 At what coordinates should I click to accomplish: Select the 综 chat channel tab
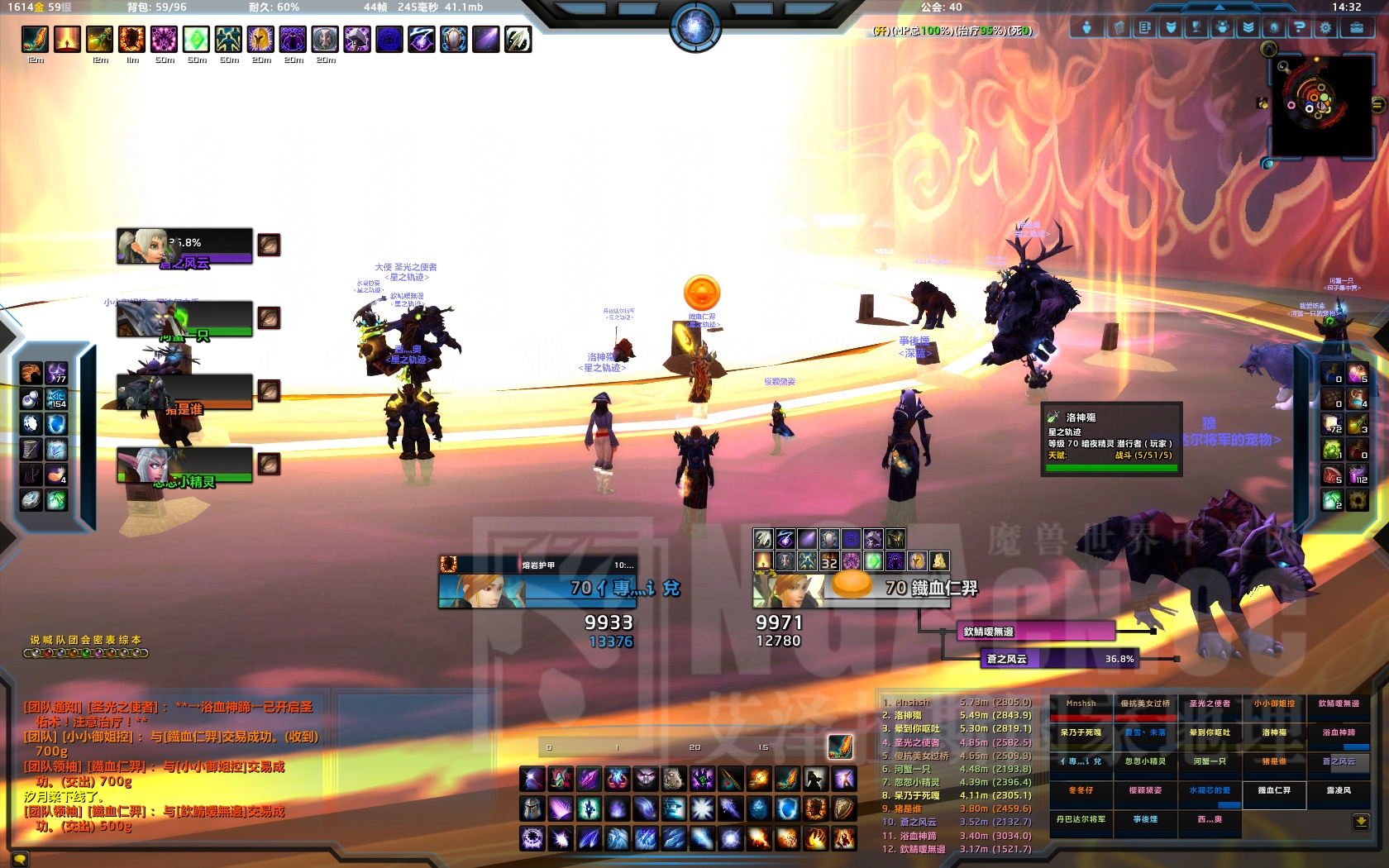(x=126, y=639)
